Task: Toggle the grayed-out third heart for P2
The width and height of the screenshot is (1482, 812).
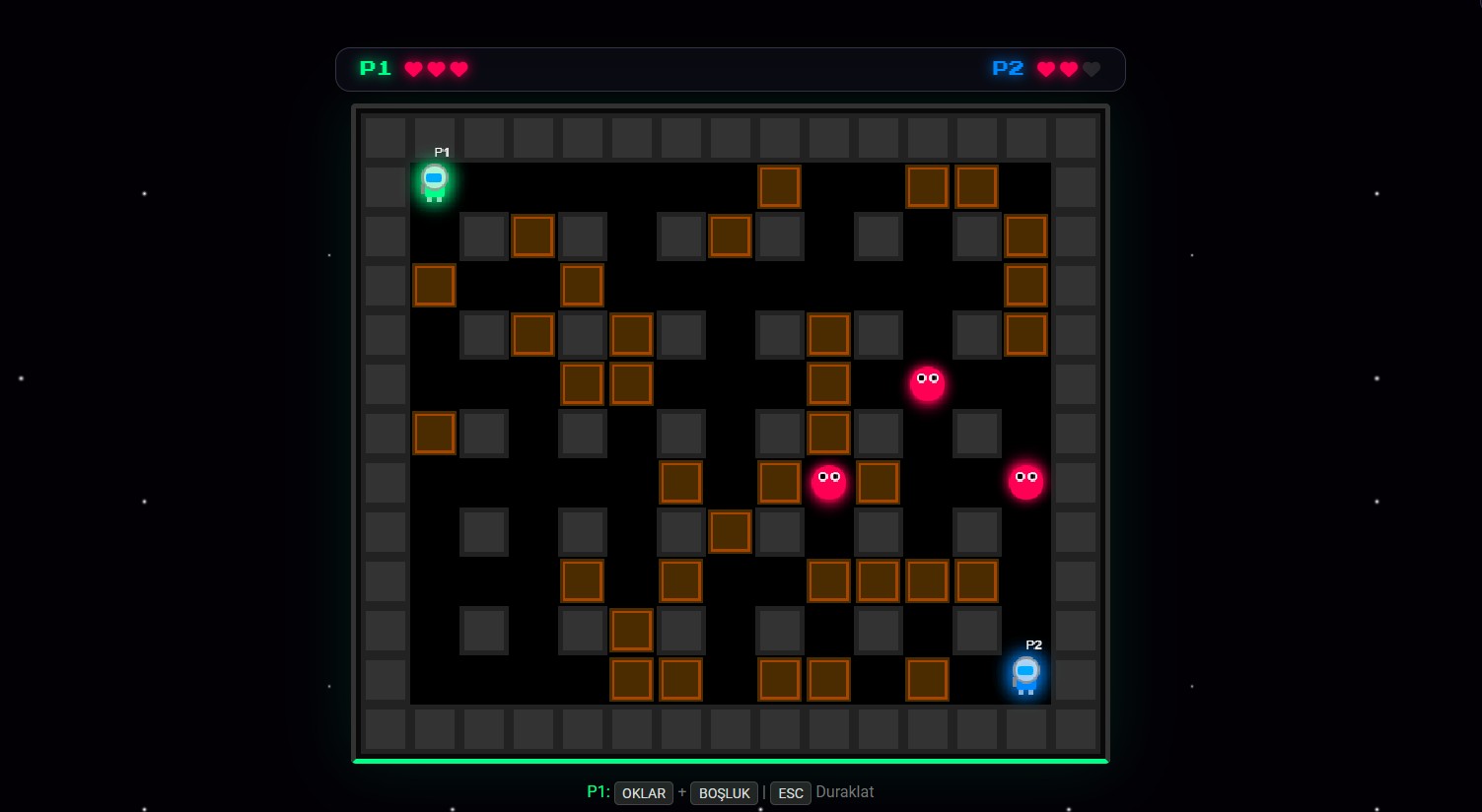Action: pos(1092,69)
